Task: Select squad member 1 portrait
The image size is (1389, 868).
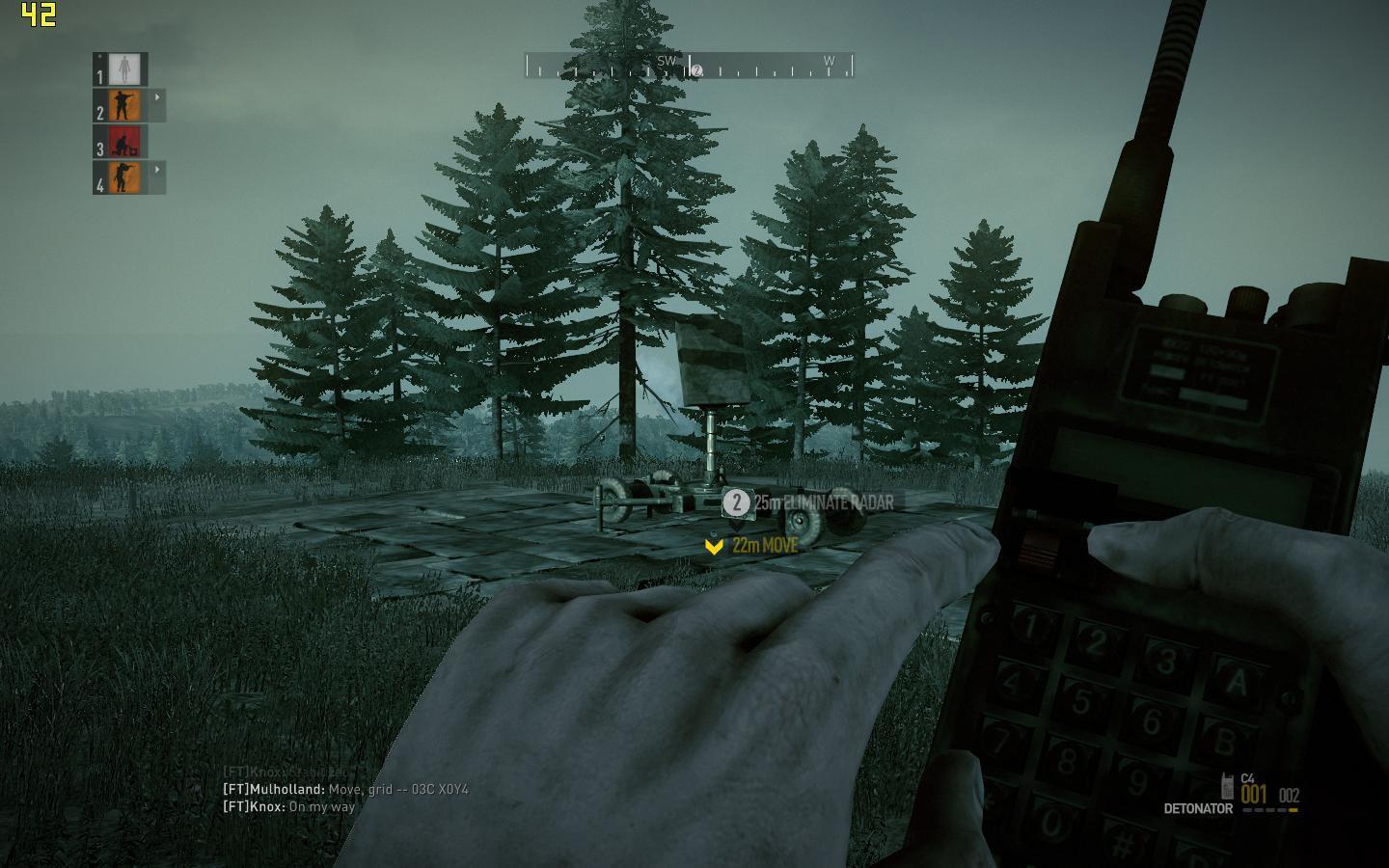Action: 123,68
